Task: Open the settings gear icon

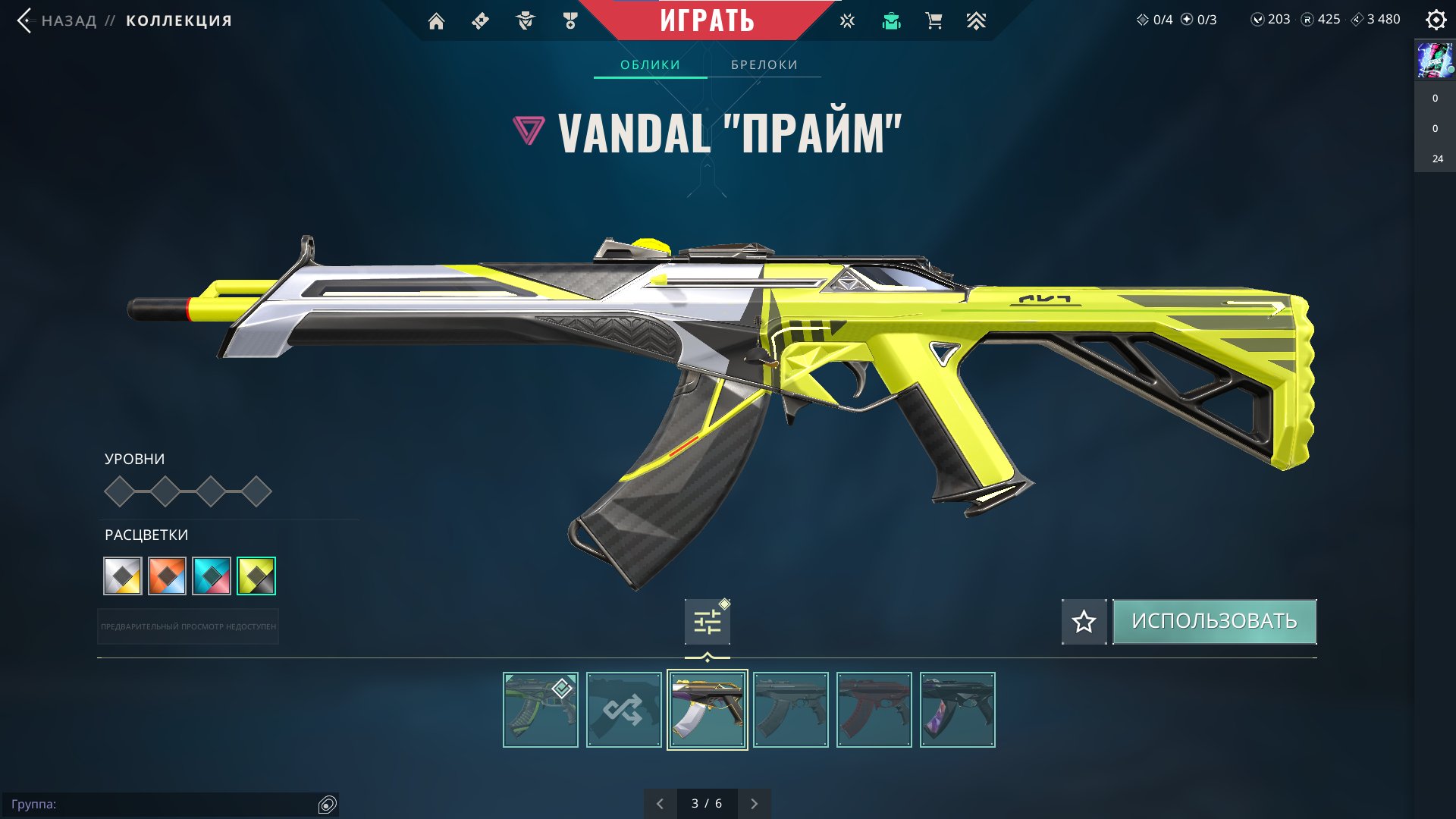Action: click(x=1436, y=20)
